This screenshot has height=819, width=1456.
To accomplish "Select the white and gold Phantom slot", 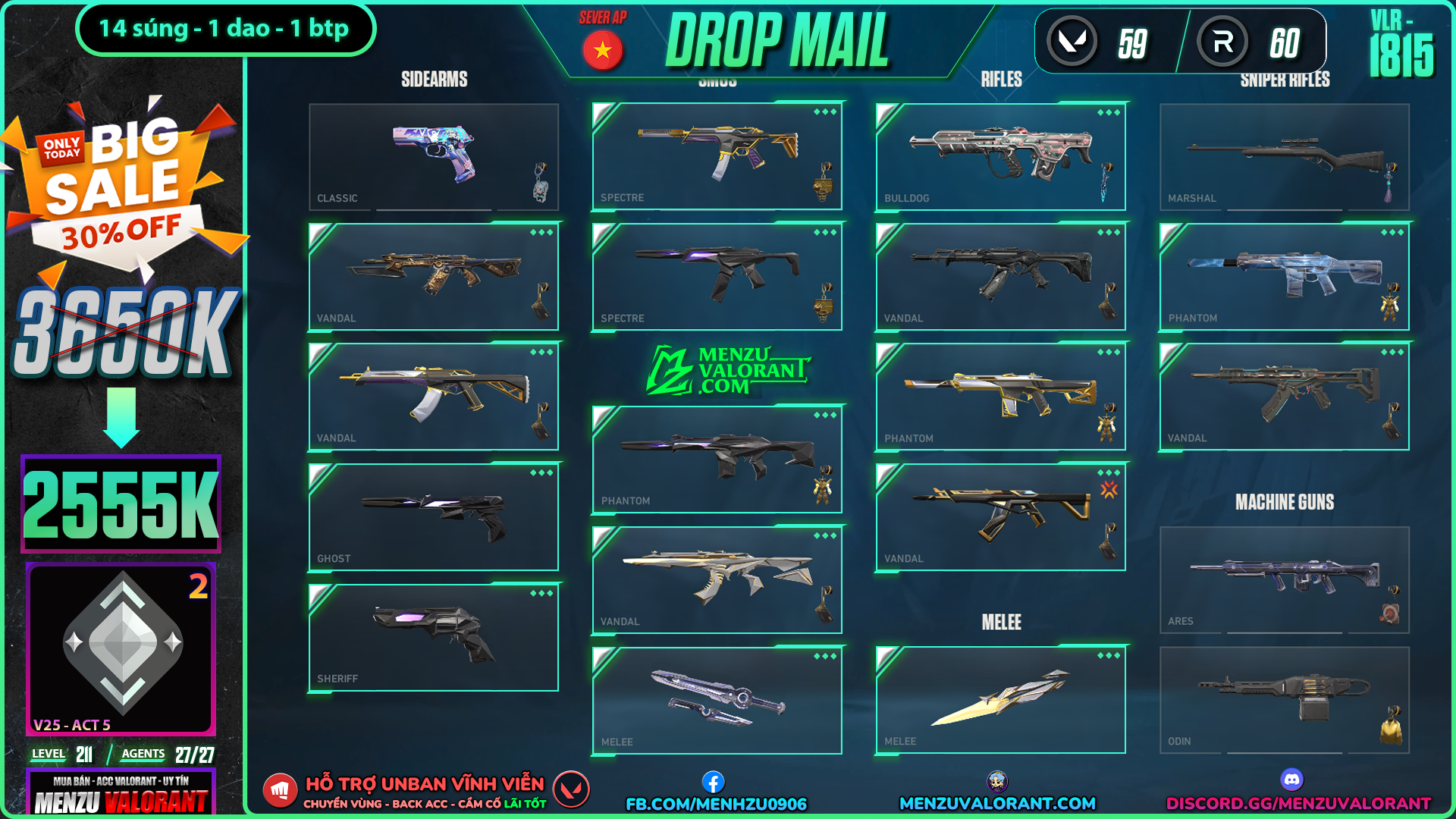I will [x=1000, y=397].
